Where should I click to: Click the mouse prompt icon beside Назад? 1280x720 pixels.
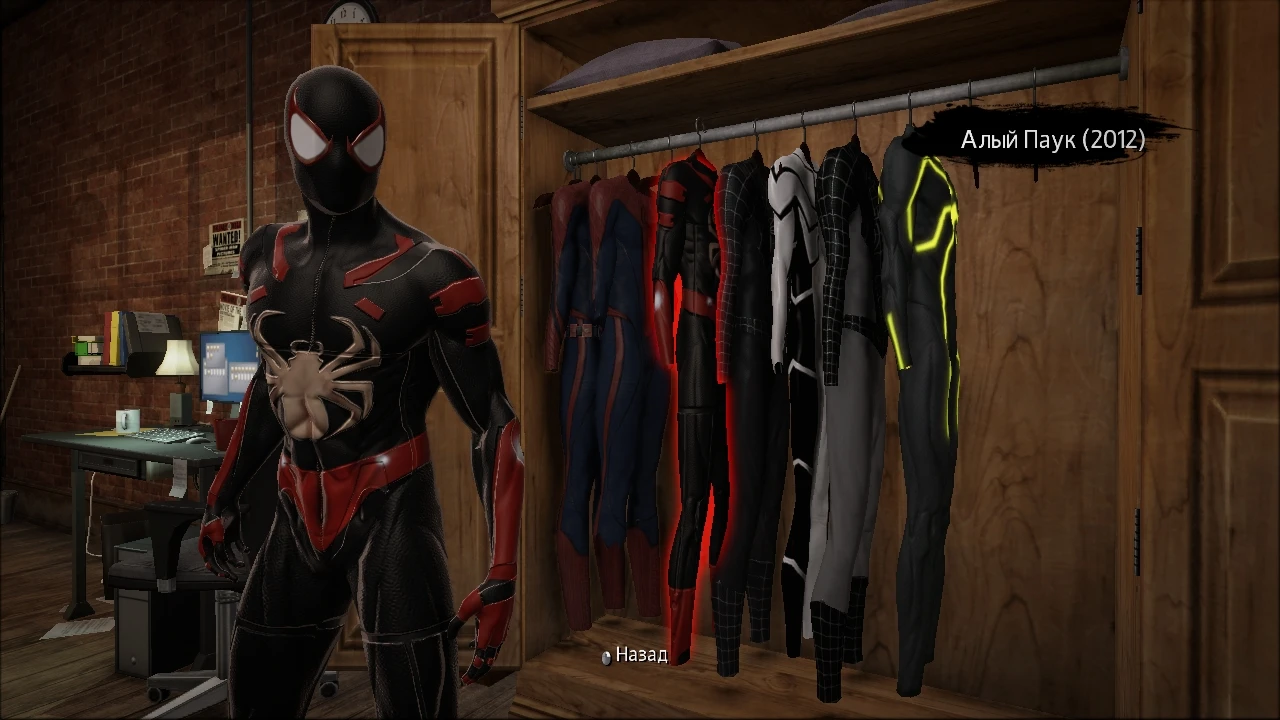point(608,659)
